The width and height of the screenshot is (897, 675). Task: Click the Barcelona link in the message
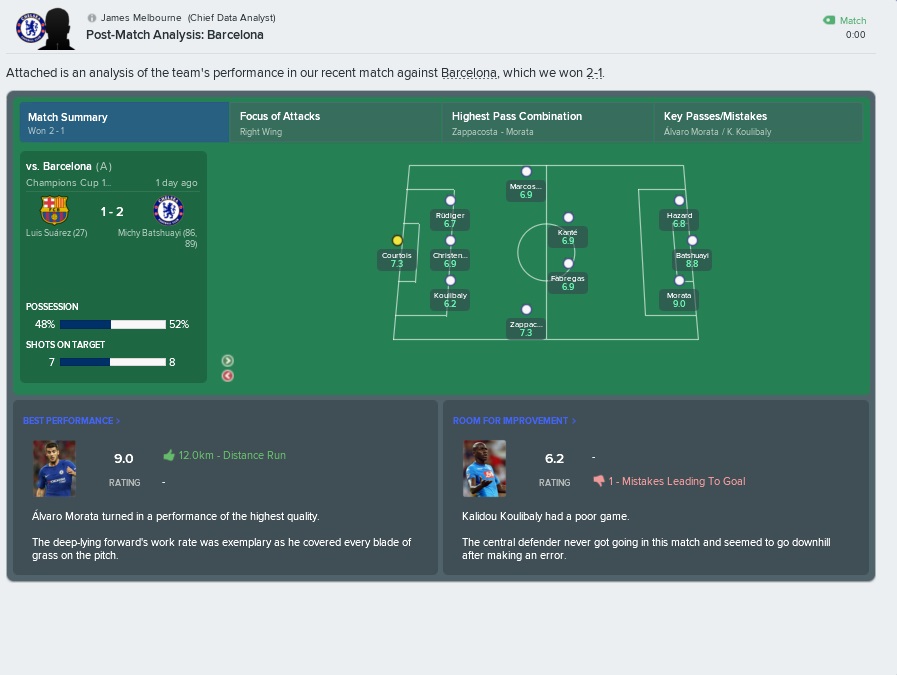(468, 73)
